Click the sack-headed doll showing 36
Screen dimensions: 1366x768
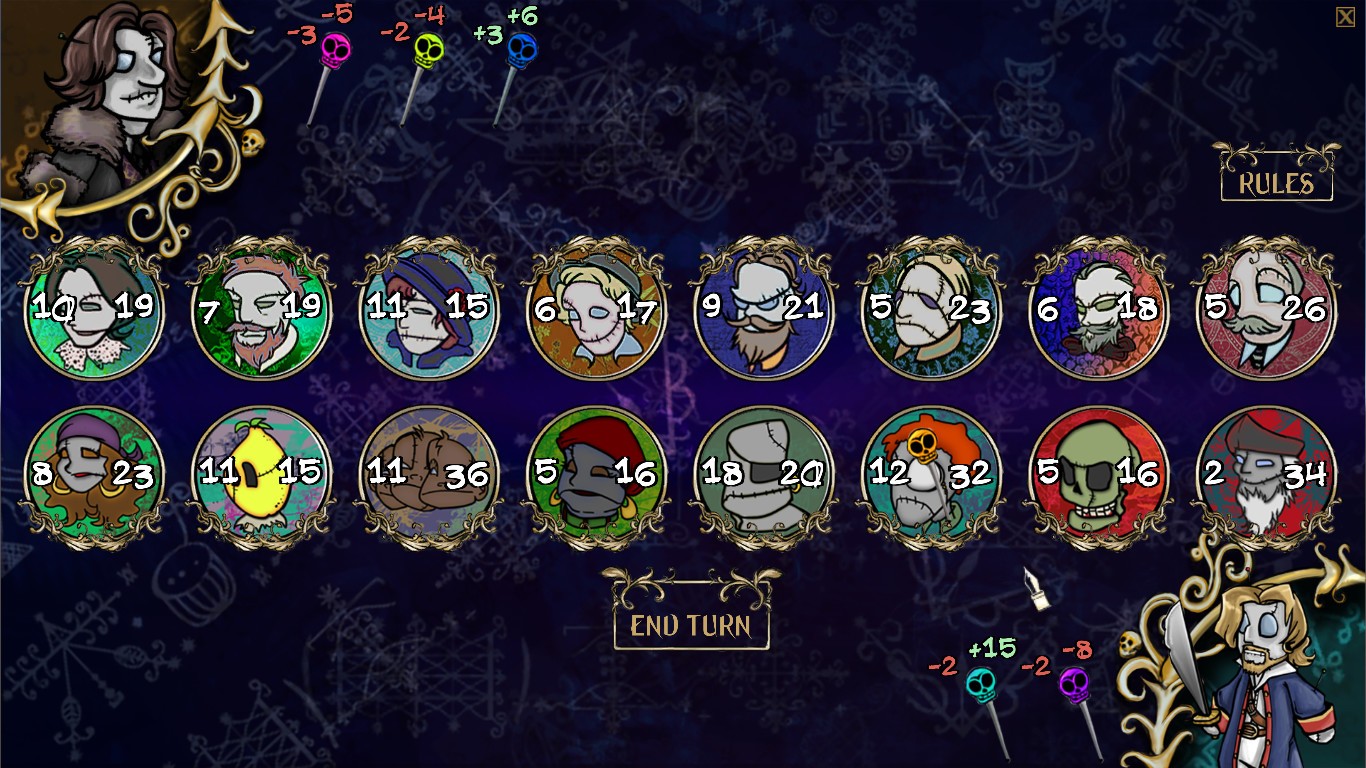[x=428, y=470]
